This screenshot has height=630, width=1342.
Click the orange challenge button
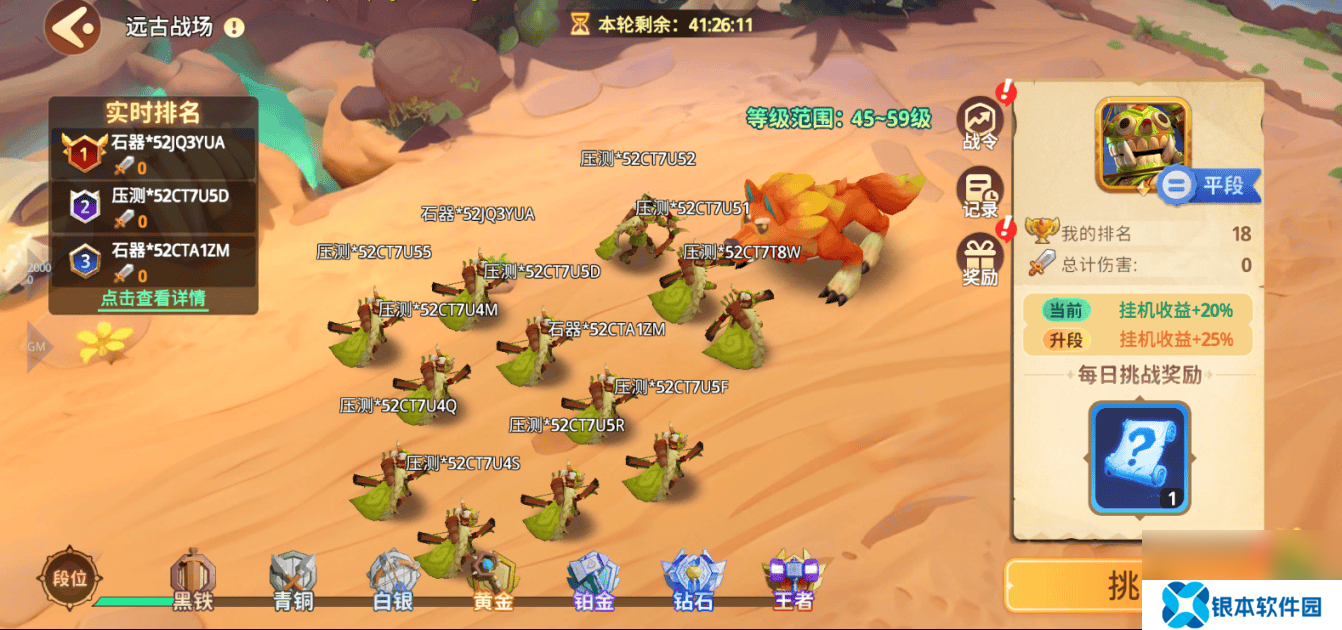tap(1075, 586)
